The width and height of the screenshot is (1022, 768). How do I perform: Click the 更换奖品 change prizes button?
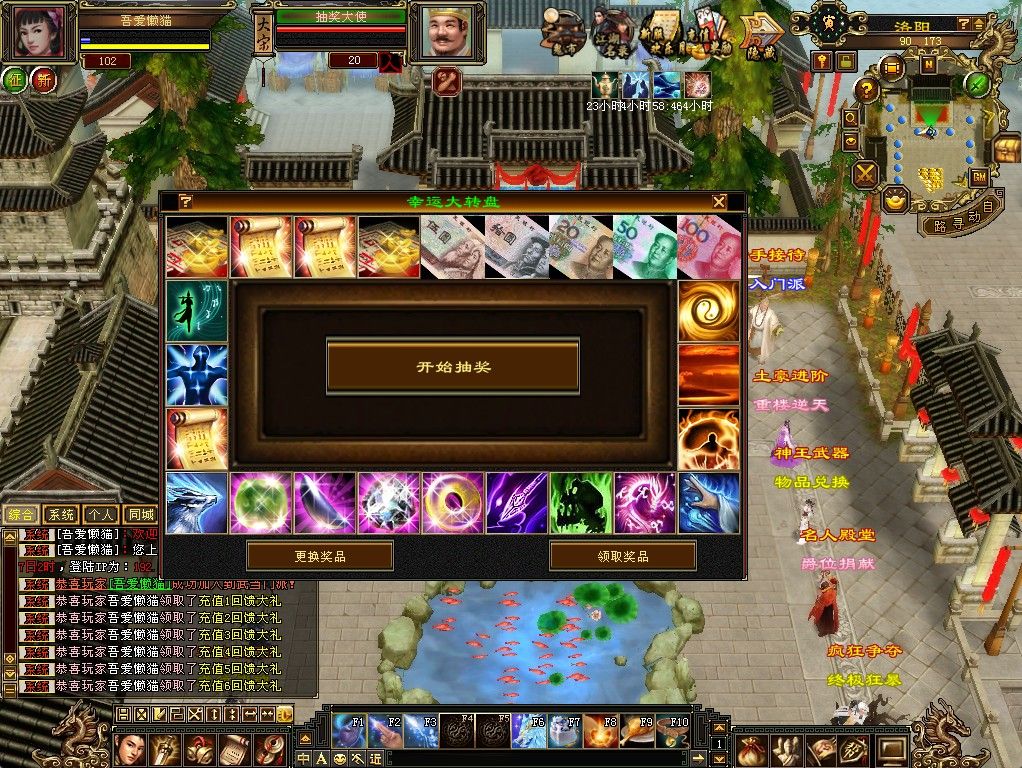[x=319, y=556]
